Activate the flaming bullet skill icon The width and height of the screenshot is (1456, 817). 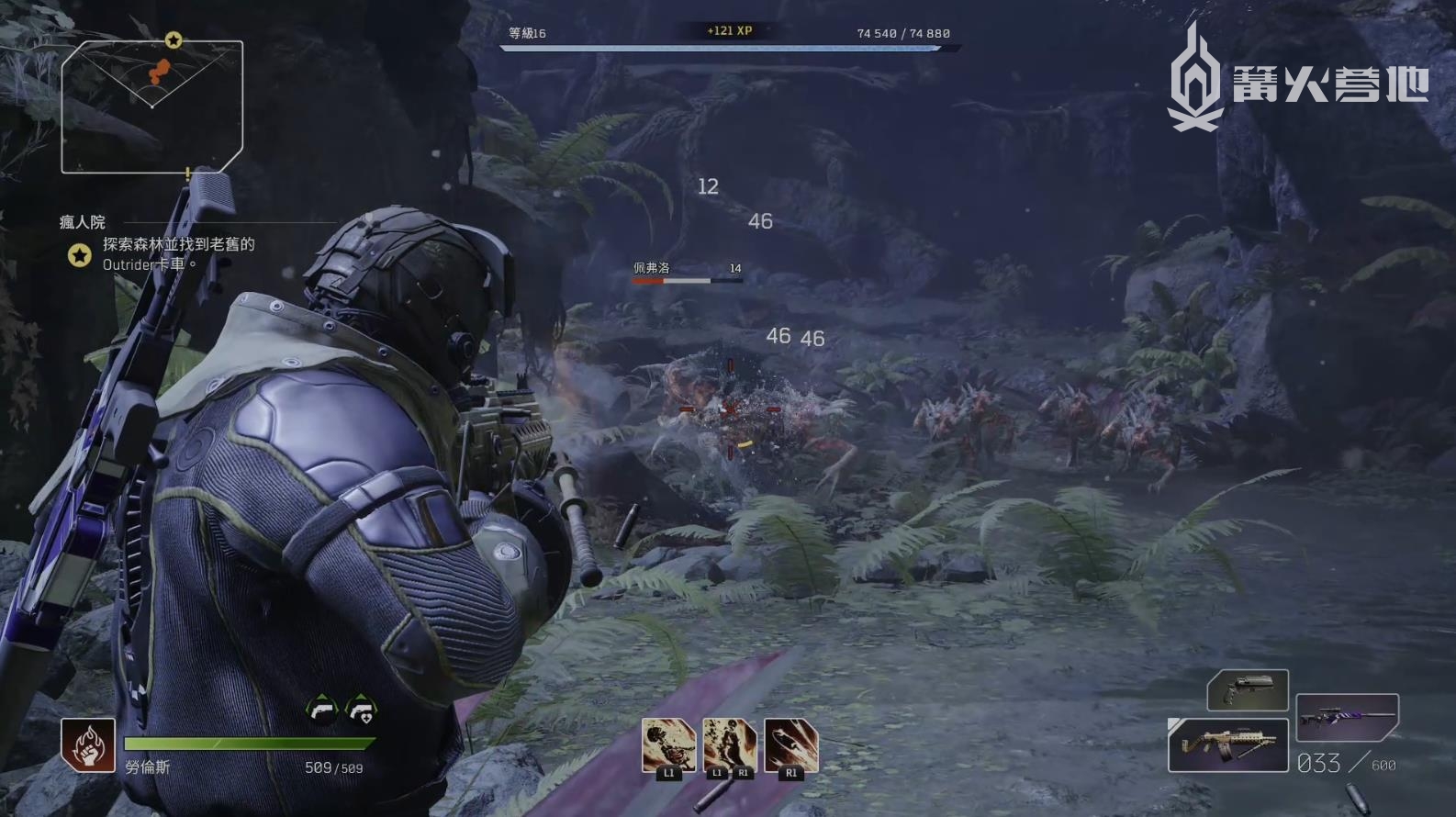click(x=791, y=744)
